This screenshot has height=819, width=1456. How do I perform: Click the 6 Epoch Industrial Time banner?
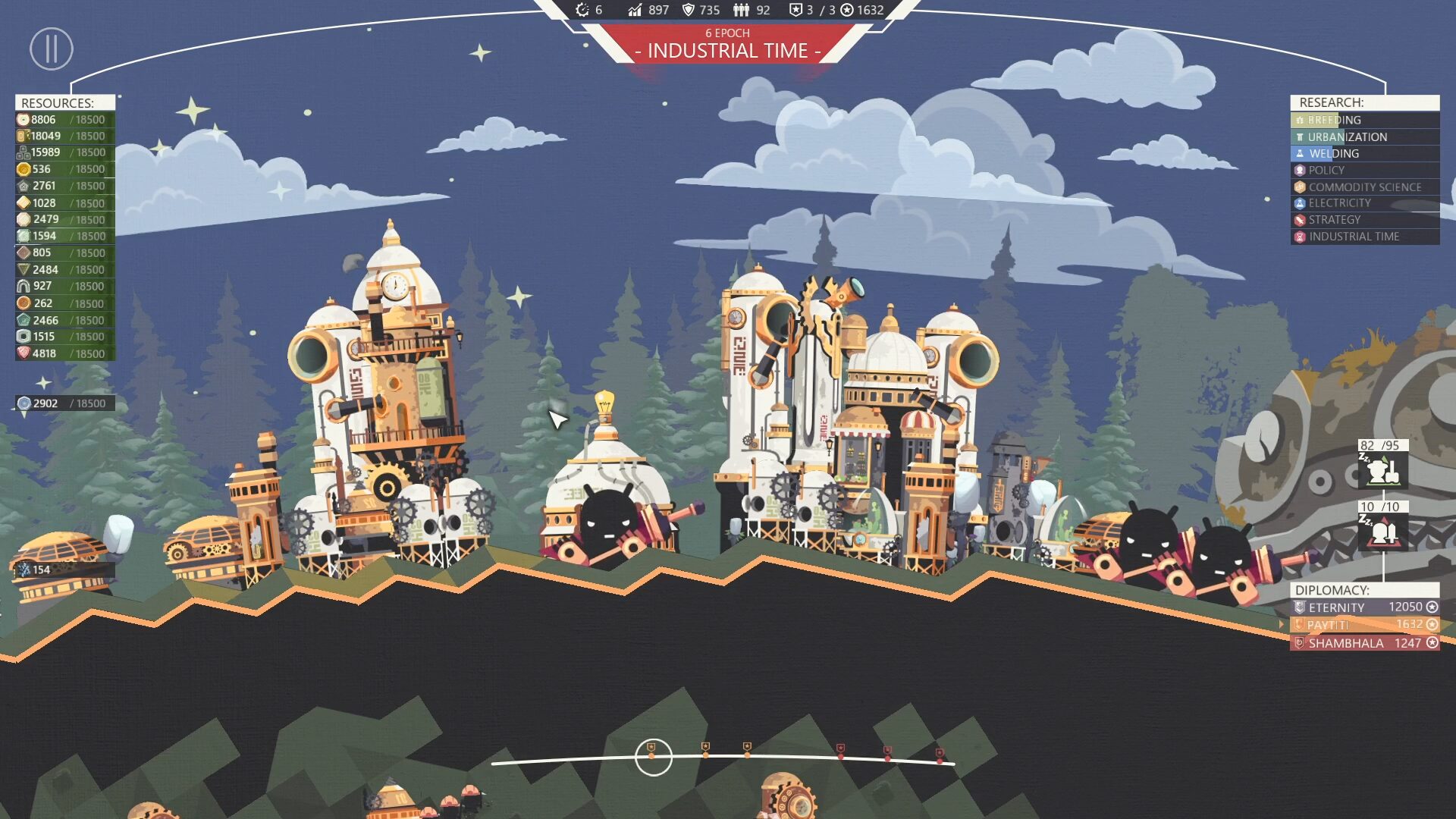(x=727, y=45)
